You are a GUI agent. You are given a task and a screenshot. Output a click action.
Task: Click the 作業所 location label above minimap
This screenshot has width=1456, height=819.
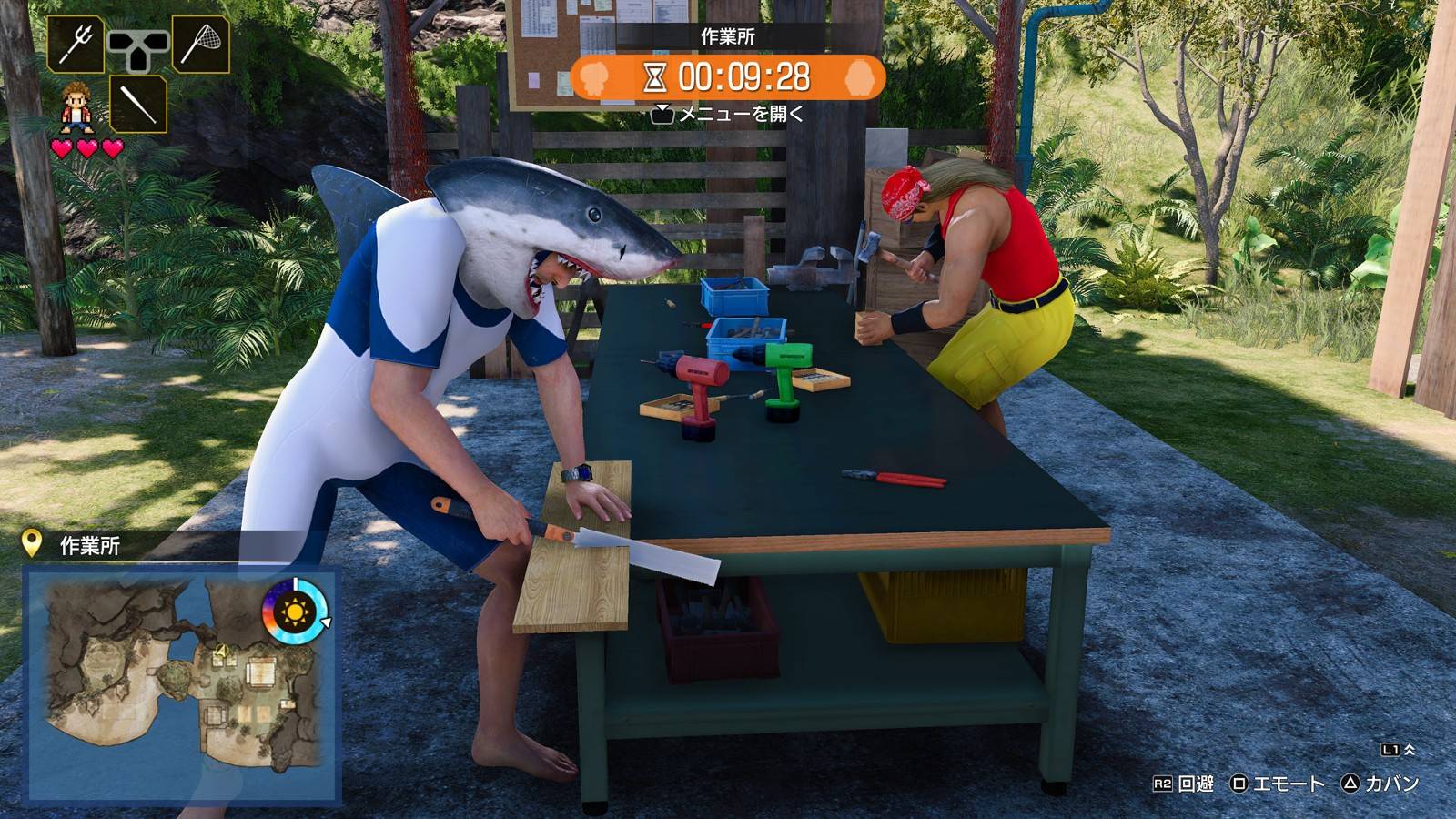coord(89,545)
